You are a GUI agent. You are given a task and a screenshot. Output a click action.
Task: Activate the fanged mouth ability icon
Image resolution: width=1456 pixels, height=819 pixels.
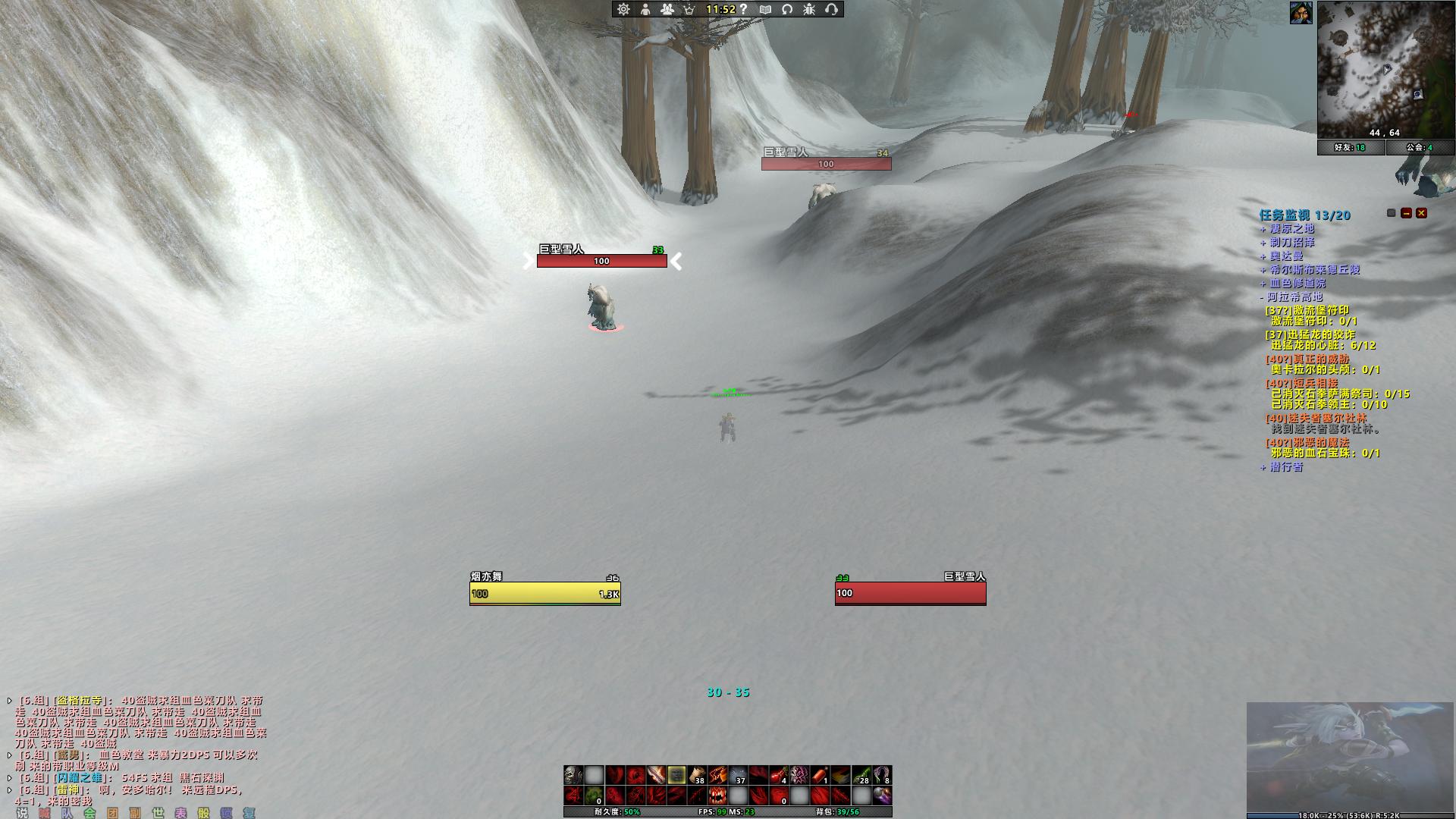click(717, 795)
